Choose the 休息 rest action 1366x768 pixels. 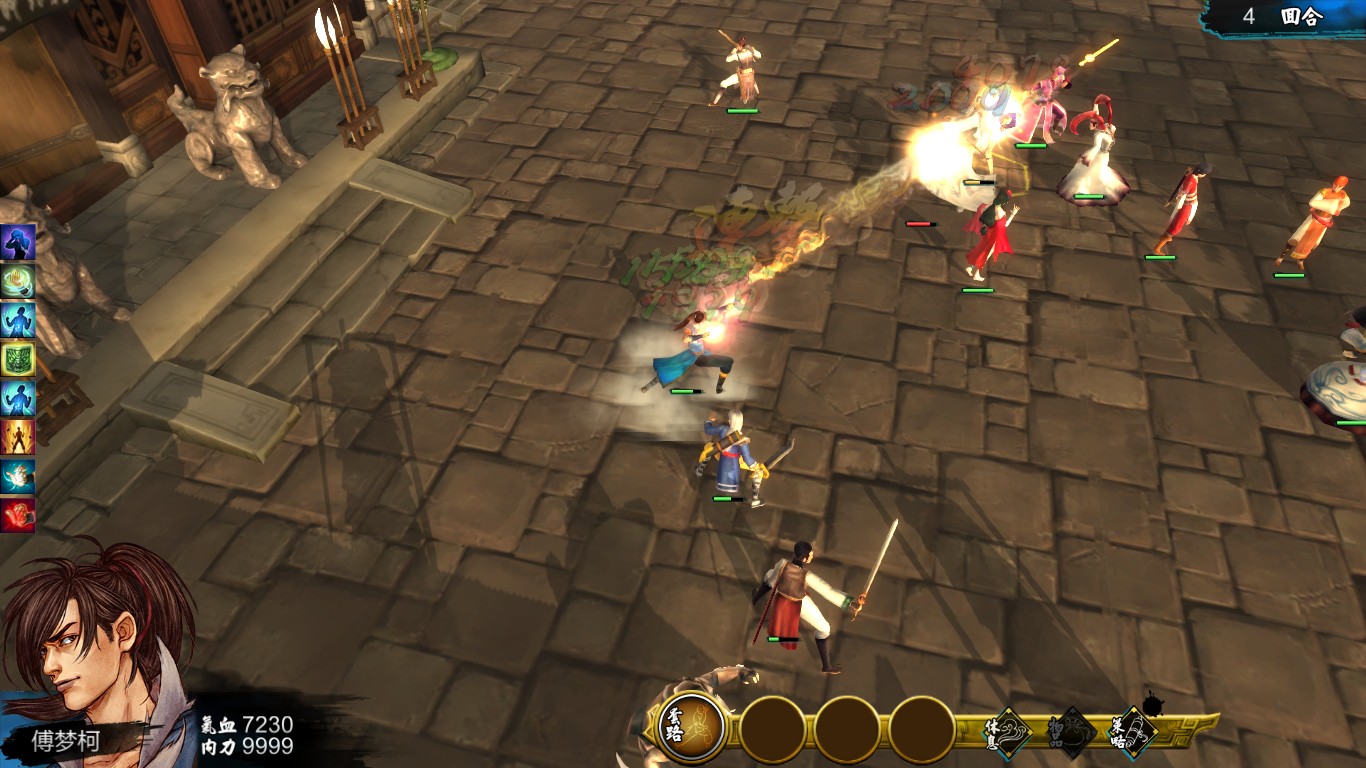(1009, 733)
